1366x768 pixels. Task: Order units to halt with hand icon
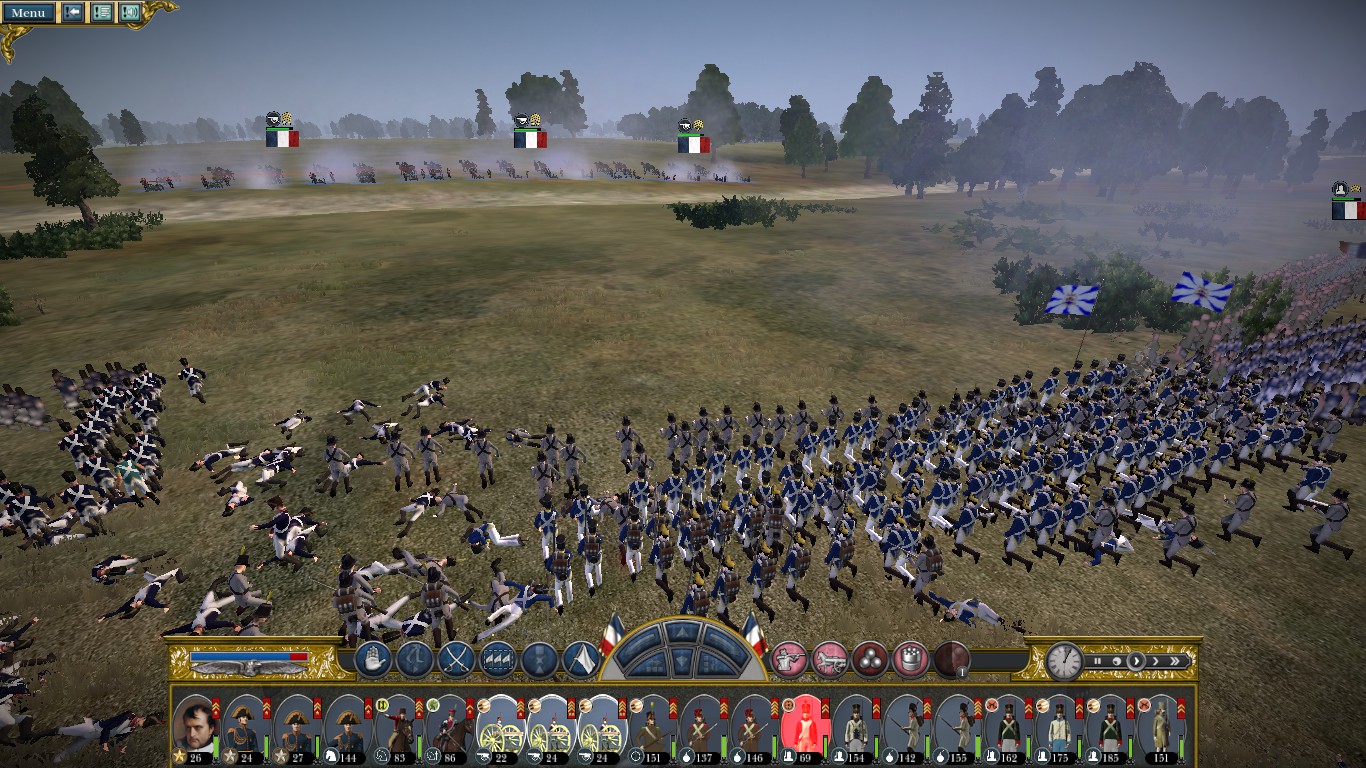click(x=373, y=659)
